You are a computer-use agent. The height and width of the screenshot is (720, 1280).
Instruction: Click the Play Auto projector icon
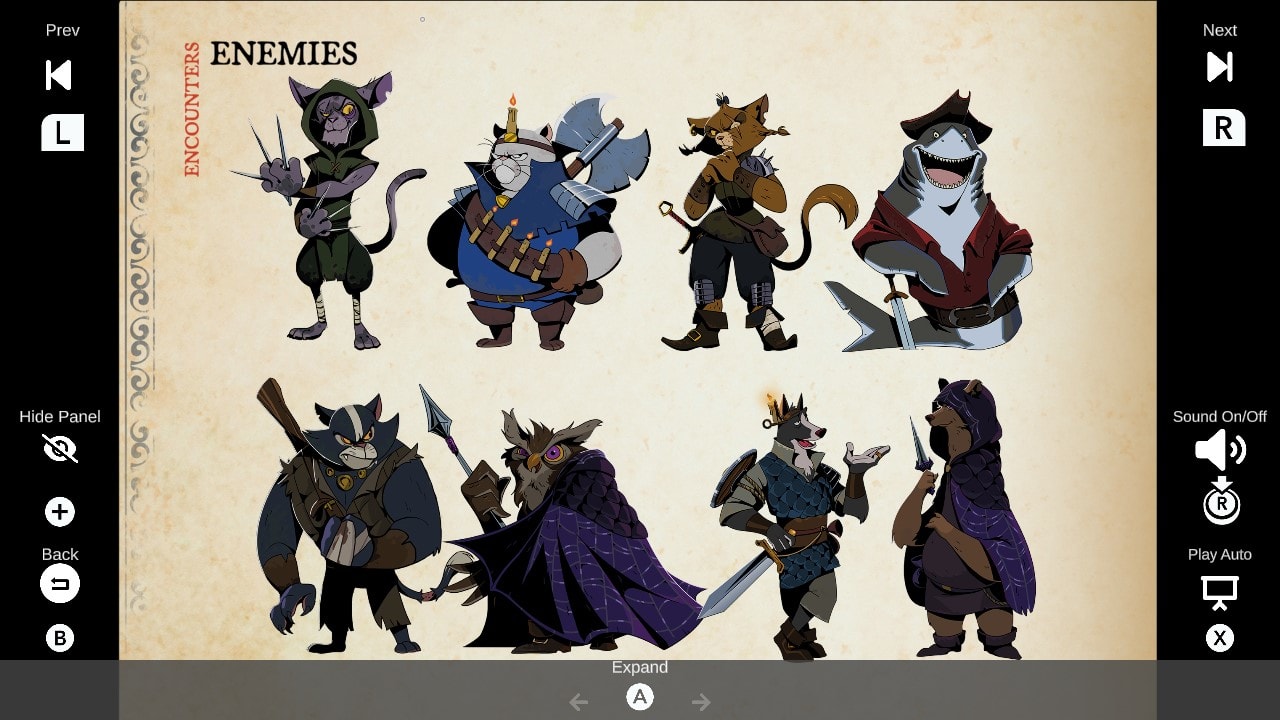click(x=1220, y=591)
